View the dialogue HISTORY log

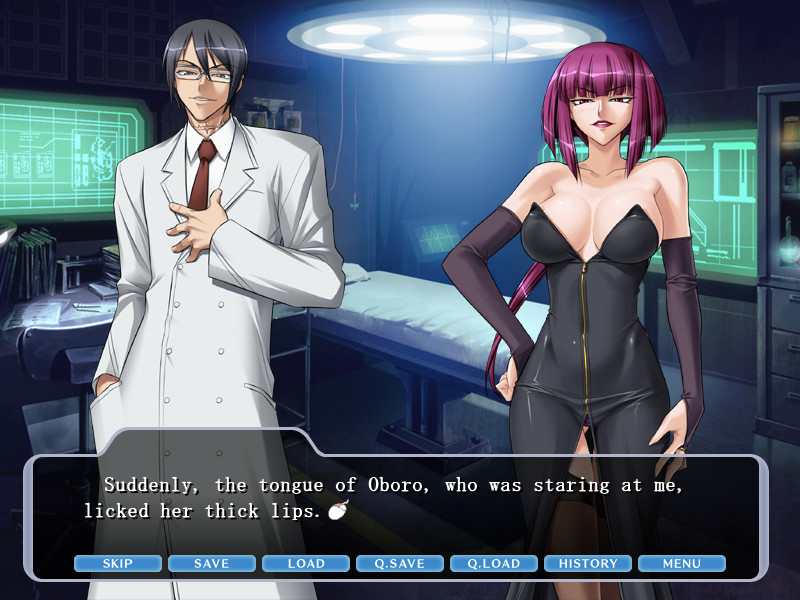pyautogui.click(x=588, y=563)
